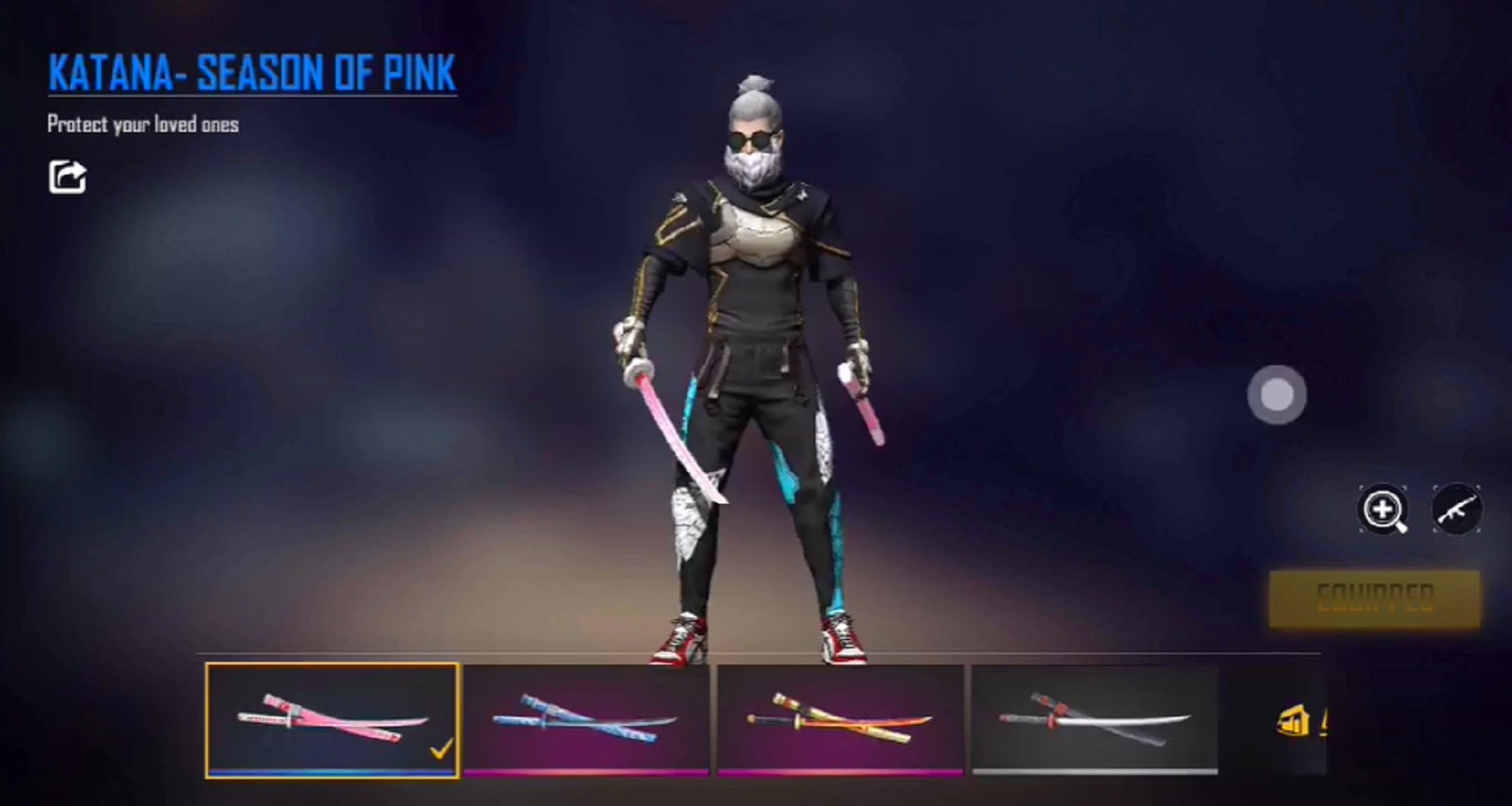Toggle the equipped state of Season of Pink
This screenshot has height=806, width=1512.
tap(1374, 598)
